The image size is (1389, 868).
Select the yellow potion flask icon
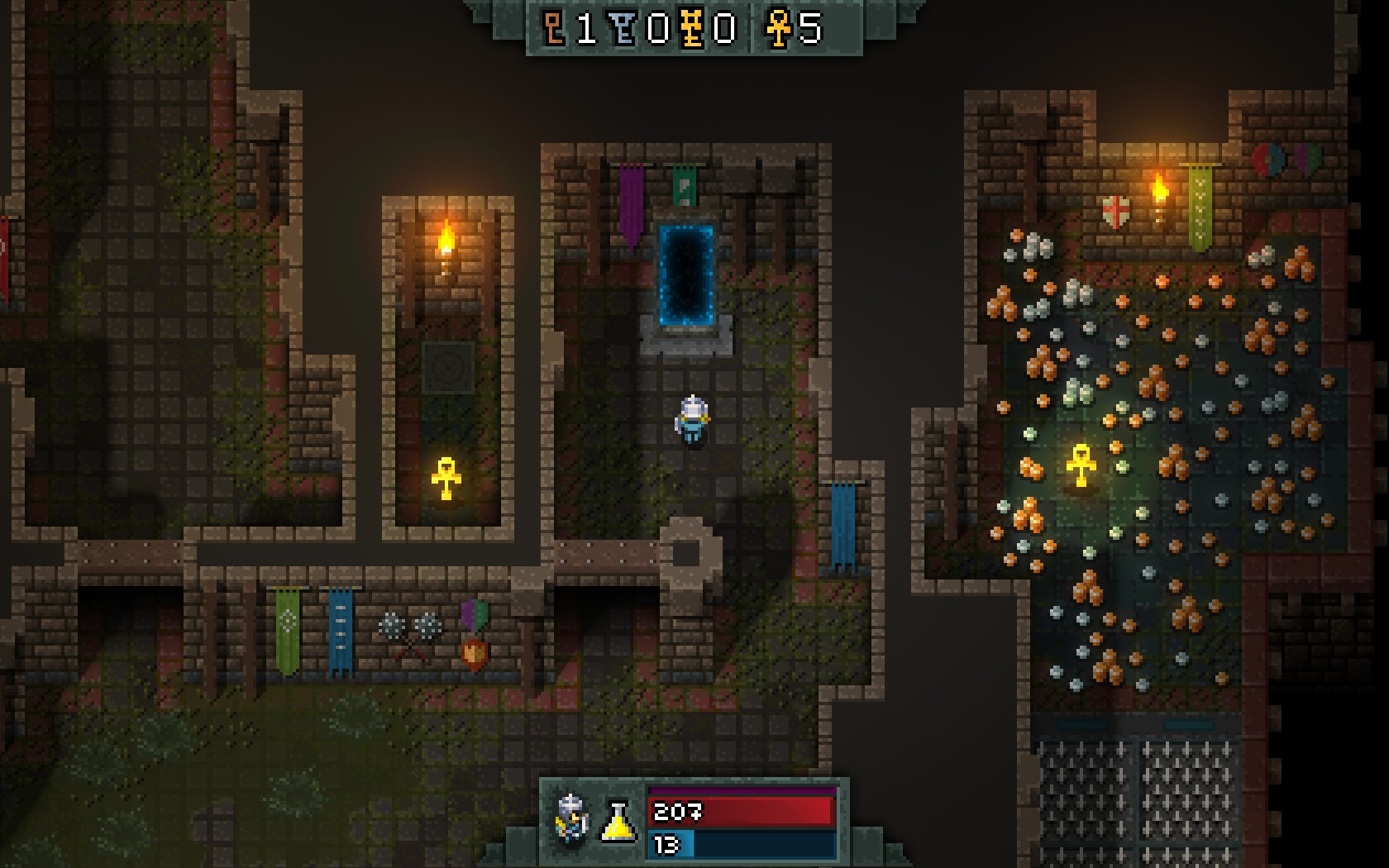point(618,821)
